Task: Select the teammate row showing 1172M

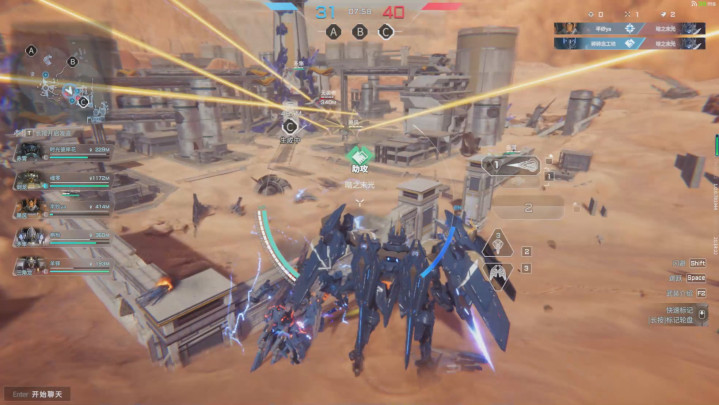Action: point(62,180)
